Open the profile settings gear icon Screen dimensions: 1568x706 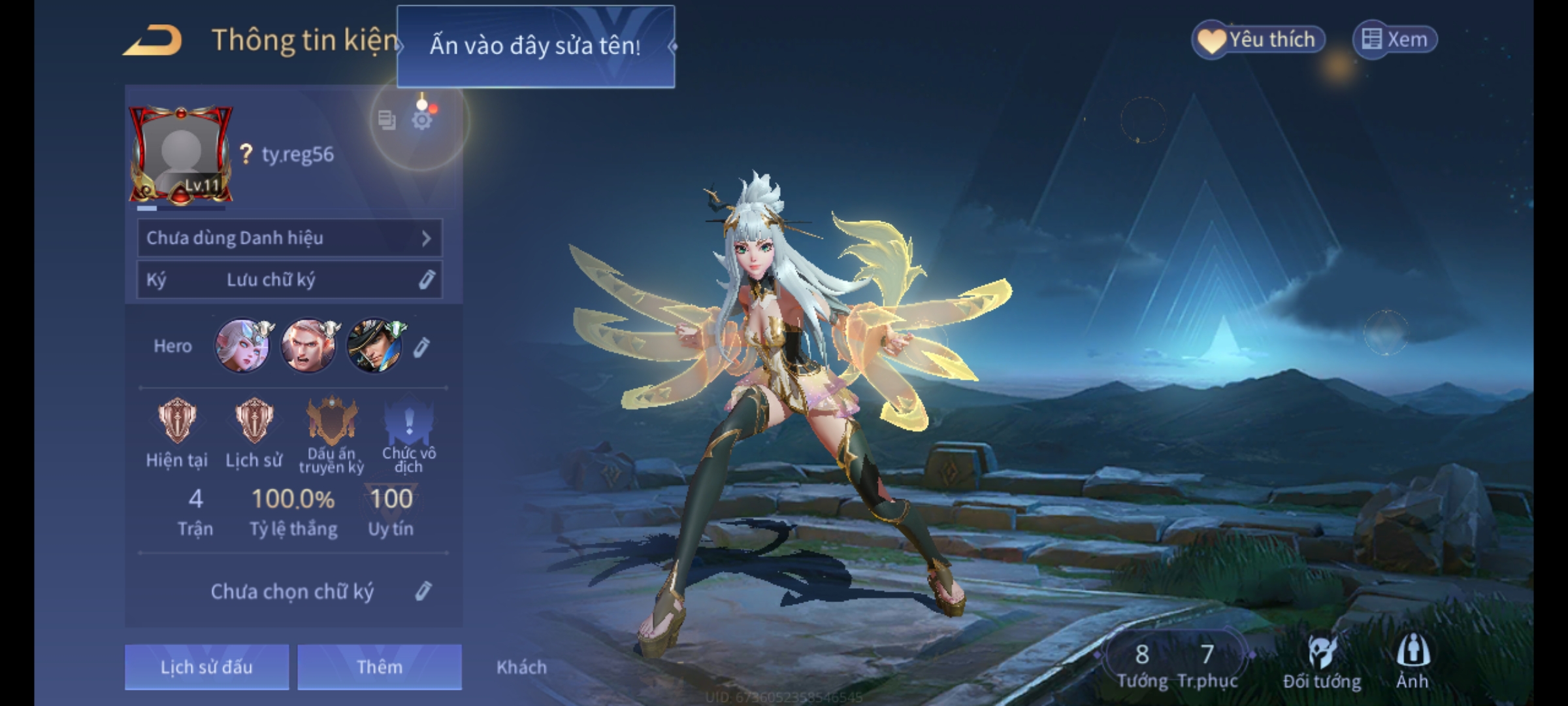[422, 120]
